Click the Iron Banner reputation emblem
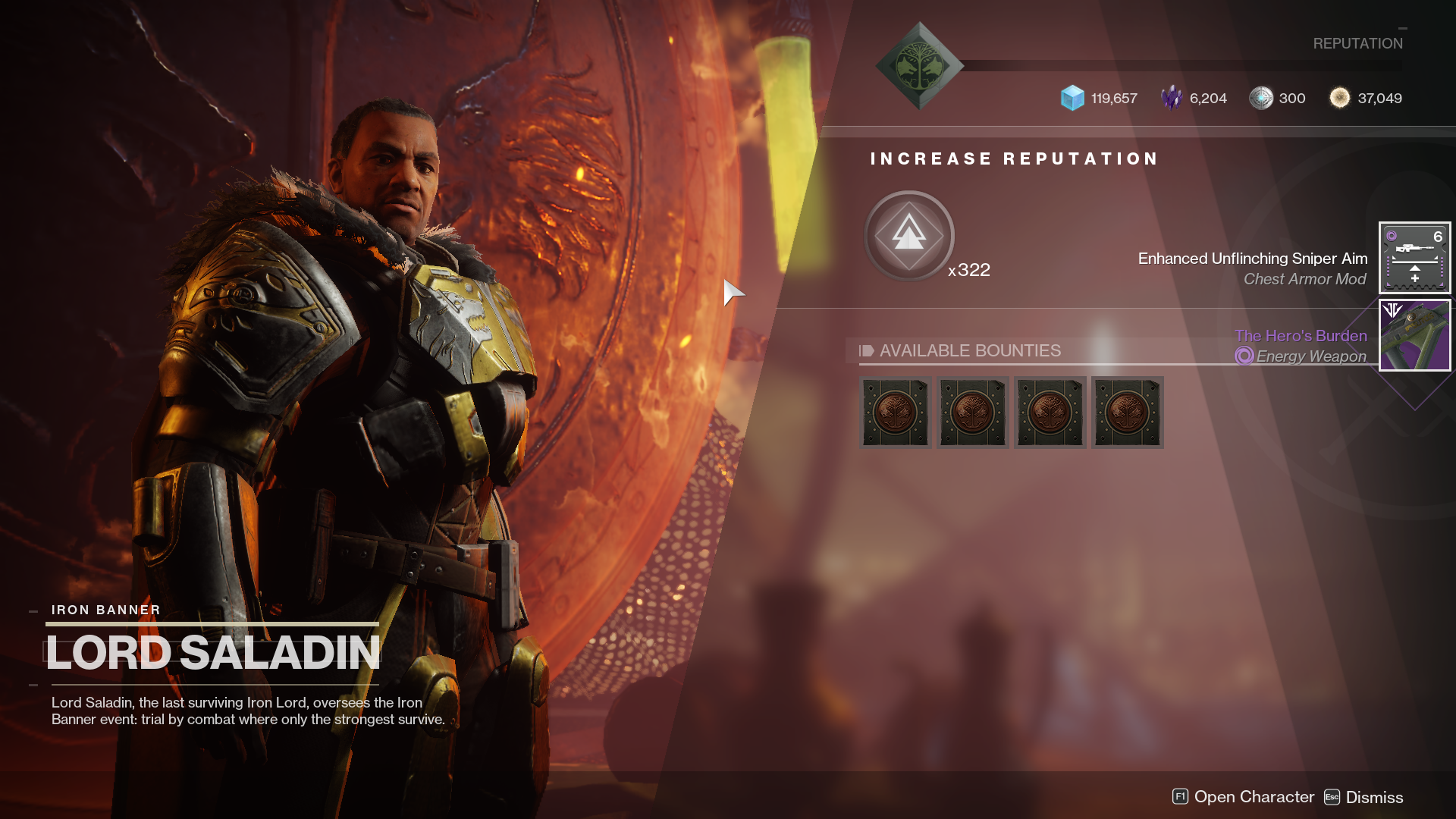The height and width of the screenshot is (819, 1456). click(x=919, y=66)
